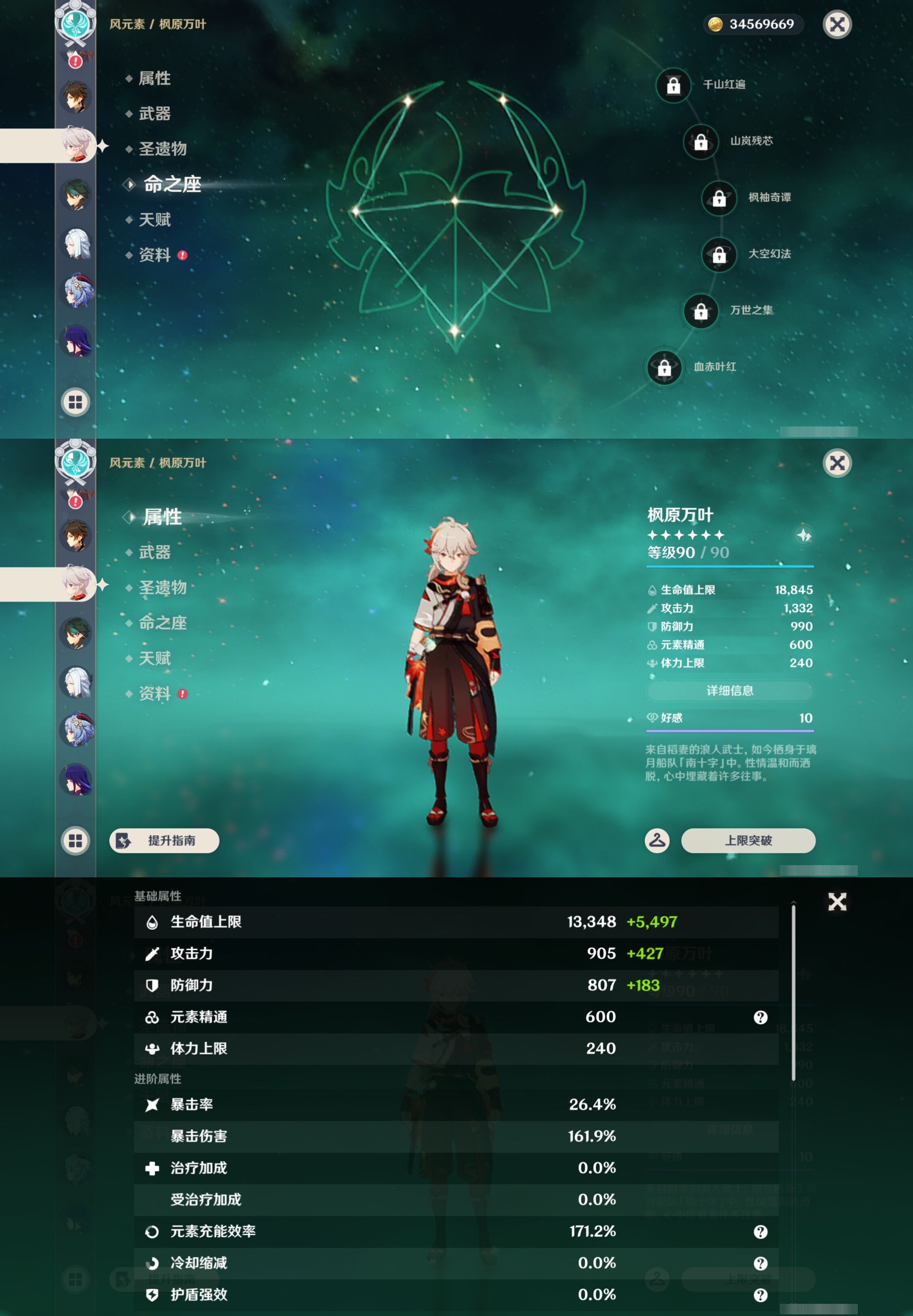The image size is (913, 1316).
Task: Unlock the 千山红遍 constellation
Action: pos(674,86)
